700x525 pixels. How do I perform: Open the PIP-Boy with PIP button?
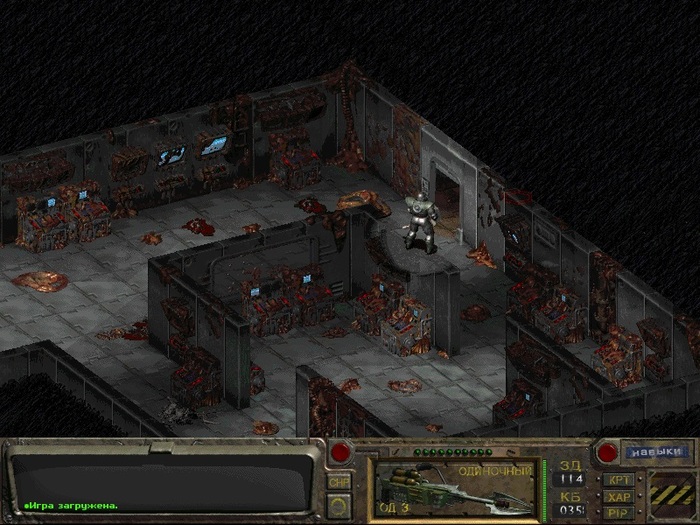pos(617,512)
